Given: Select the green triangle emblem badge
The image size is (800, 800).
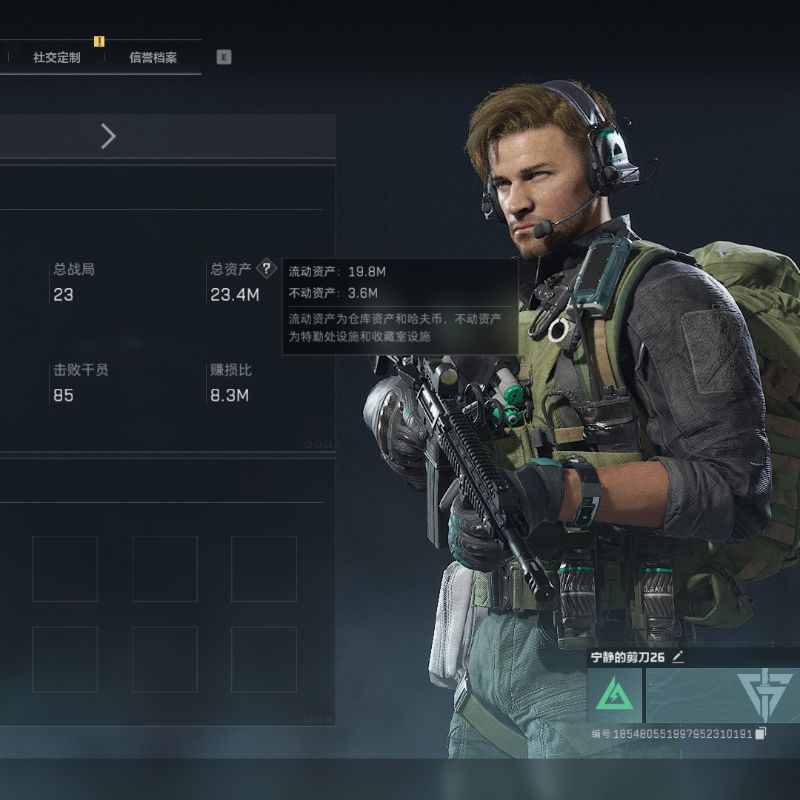Looking at the screenshot, I should coord(614,695).
